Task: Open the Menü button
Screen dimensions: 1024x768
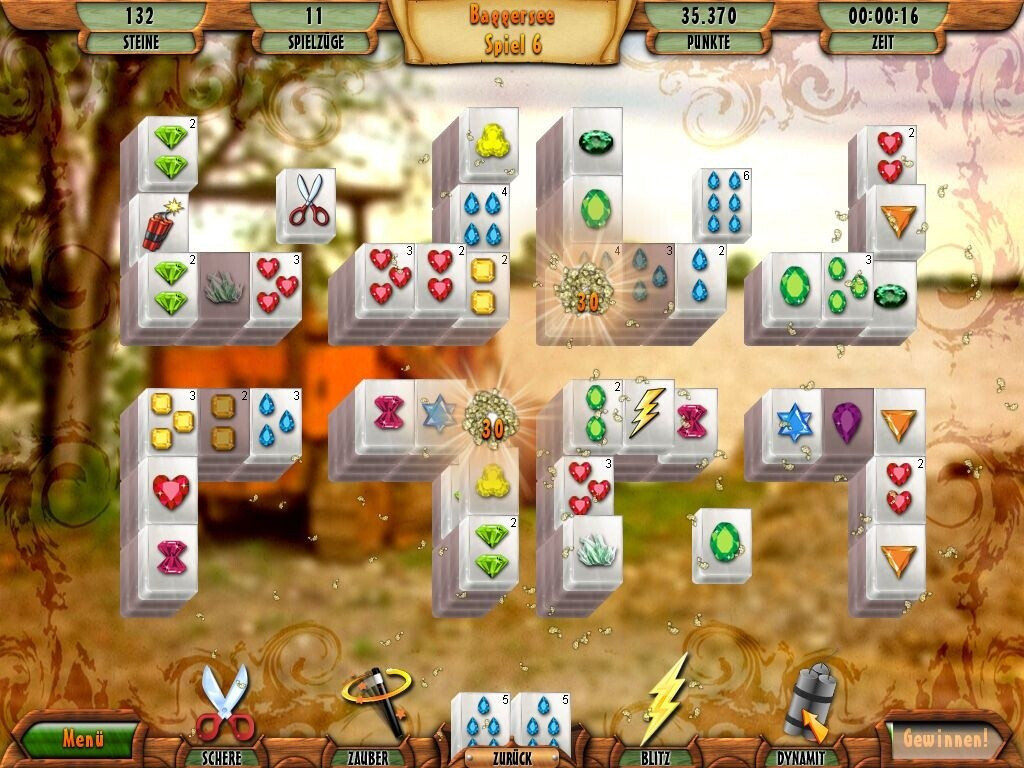Action: pyautogui.click(x=83, y=740)
